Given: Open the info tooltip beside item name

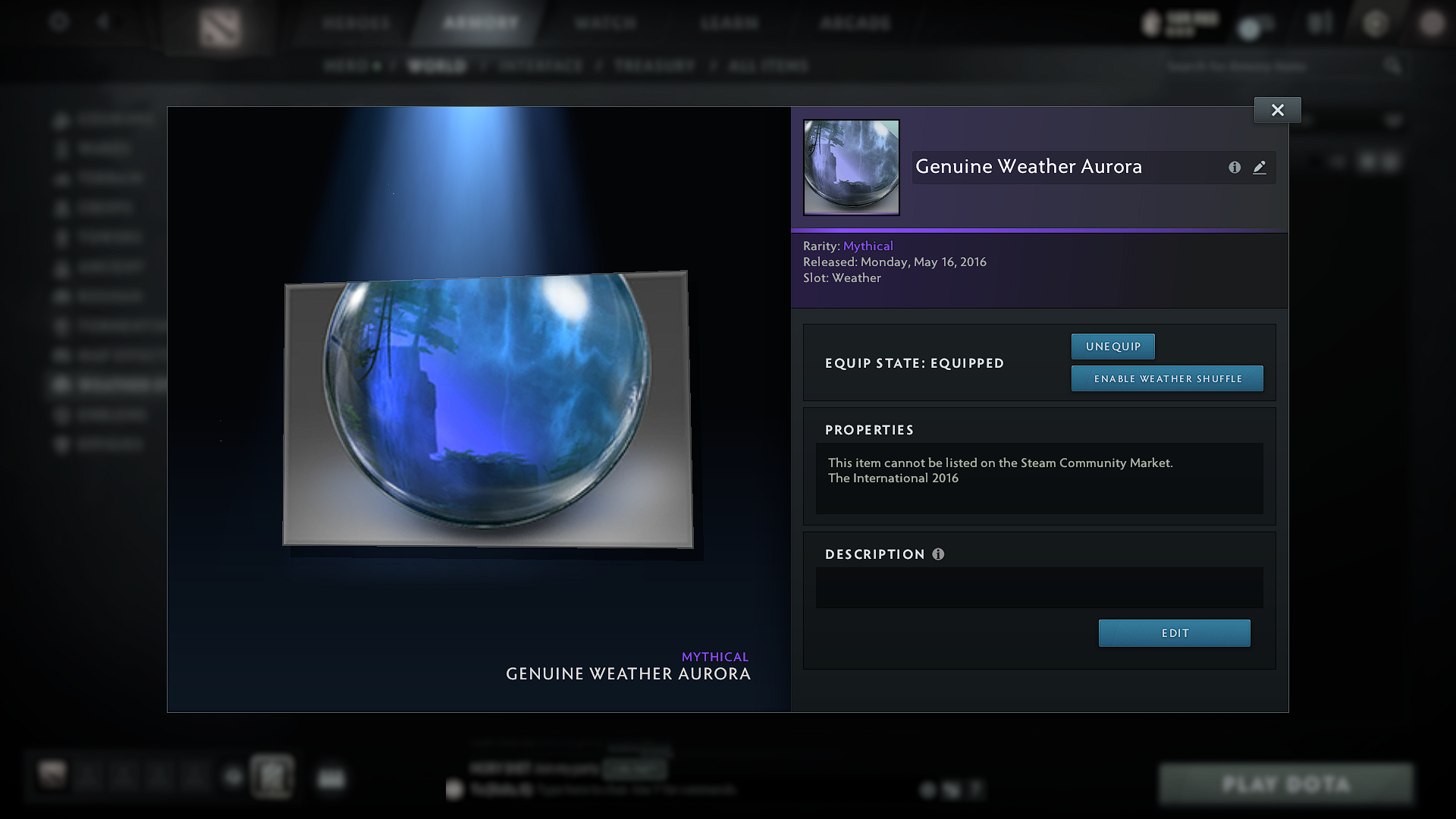Looking at the screenshot, I should click(1235, 168).
